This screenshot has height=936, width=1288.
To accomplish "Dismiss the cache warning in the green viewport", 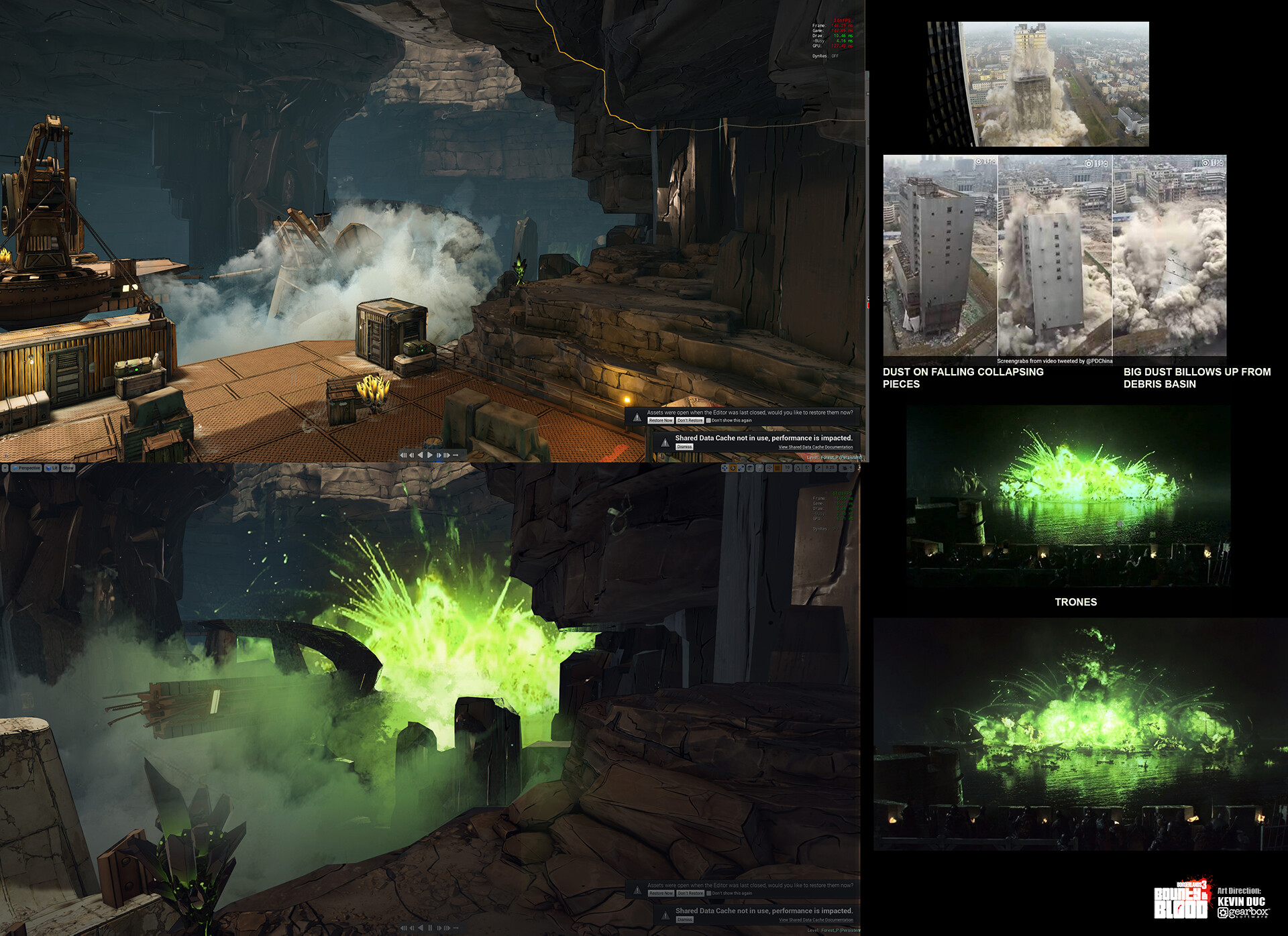I will [x=684, y=919].
